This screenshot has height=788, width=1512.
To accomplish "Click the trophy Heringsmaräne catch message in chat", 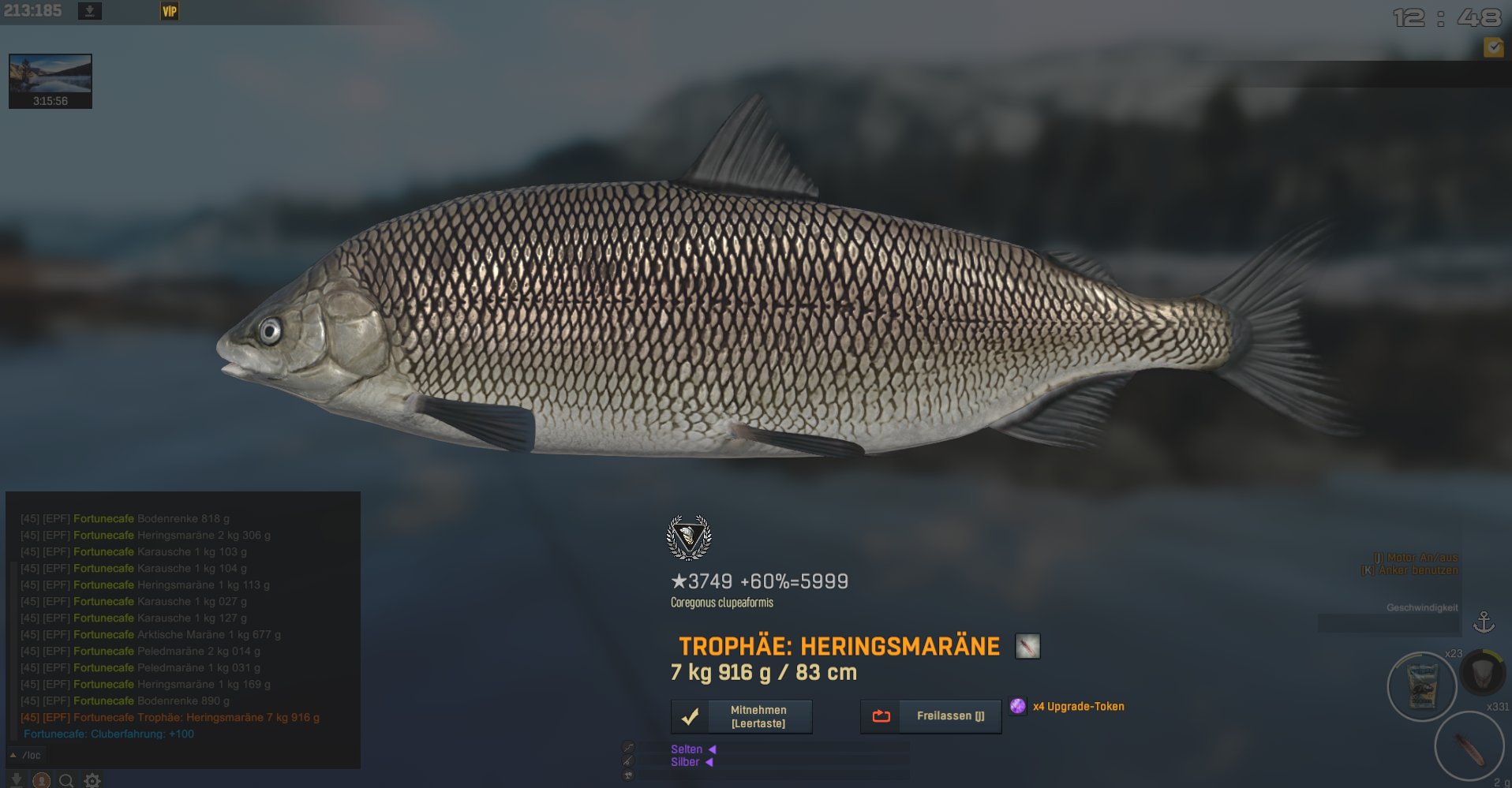I will (x=170, y=717).
